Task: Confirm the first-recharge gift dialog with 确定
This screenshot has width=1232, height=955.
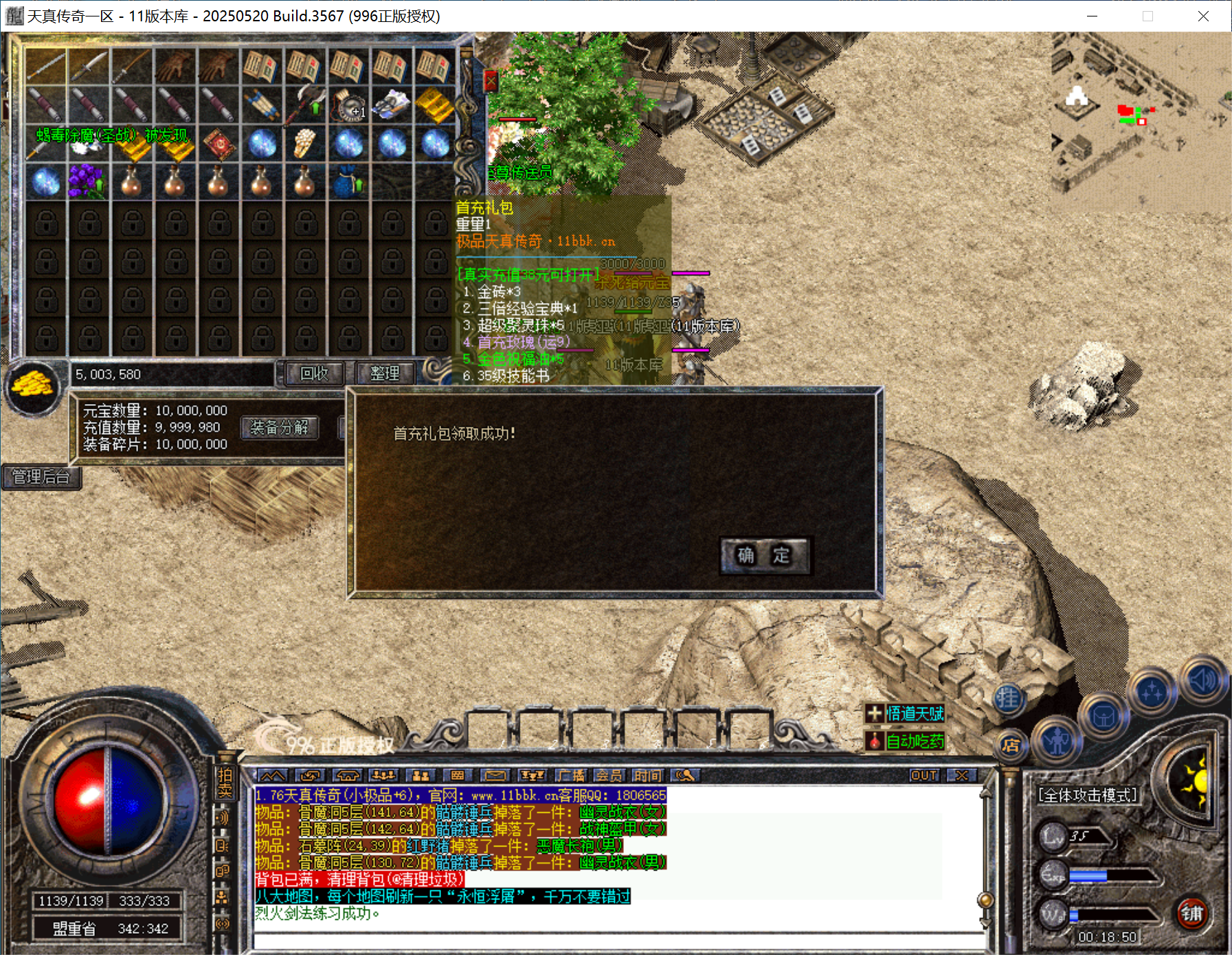Action: click(764, 555)
